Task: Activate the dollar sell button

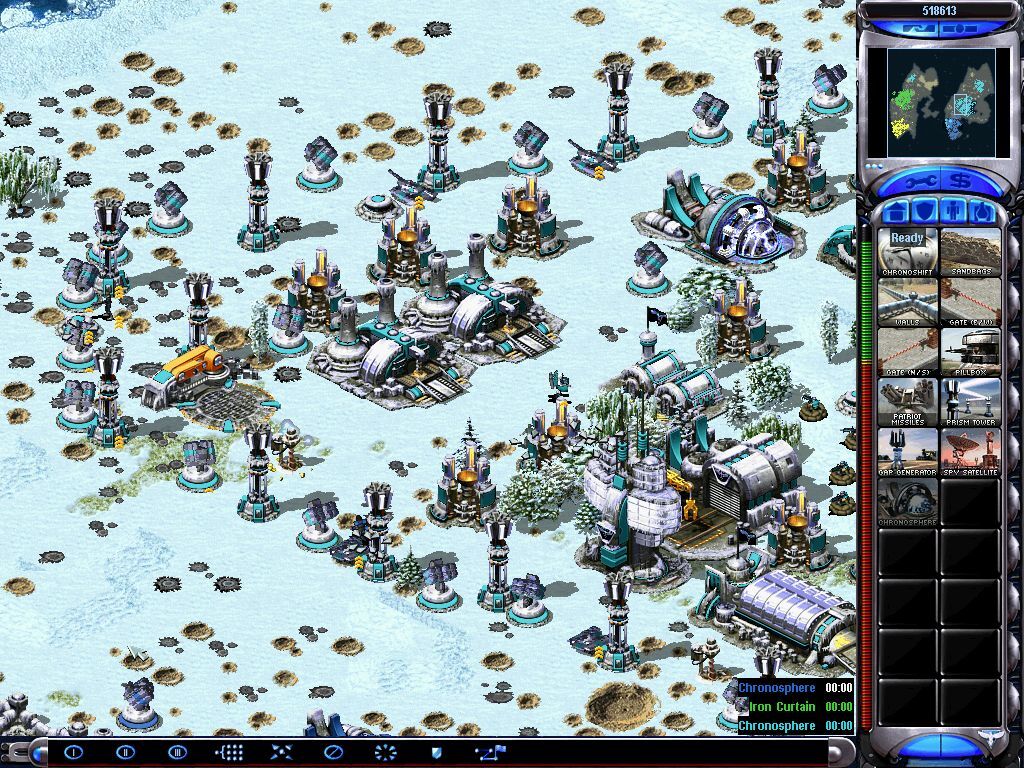Action: (962, 183)
